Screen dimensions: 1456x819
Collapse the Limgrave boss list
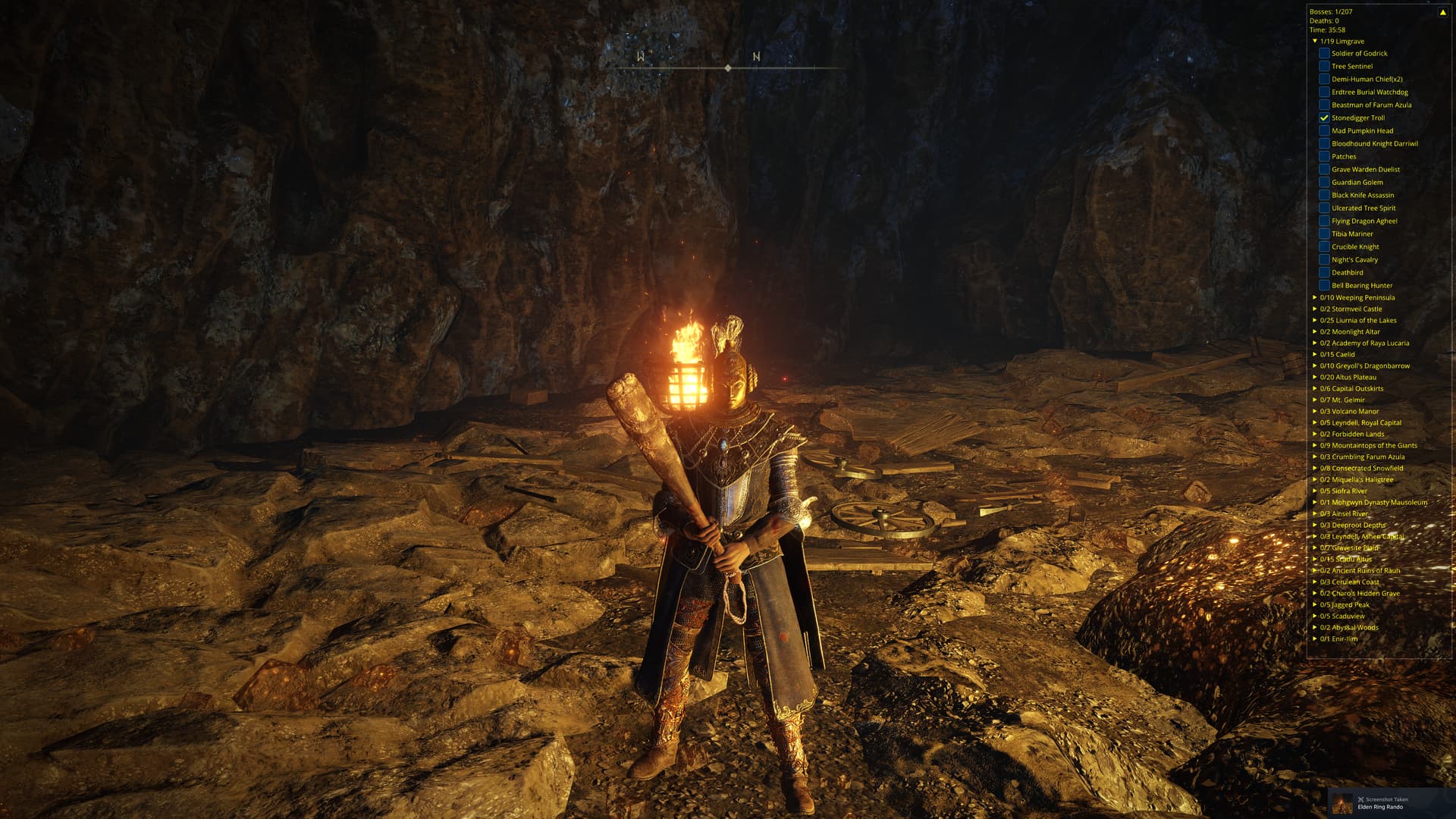click(x=1315, y=41)
